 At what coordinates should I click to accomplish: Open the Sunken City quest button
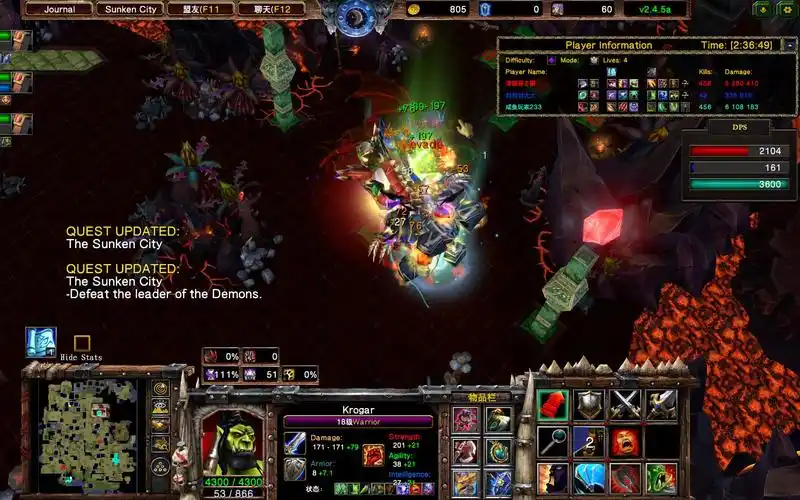(x=132, y=9)
